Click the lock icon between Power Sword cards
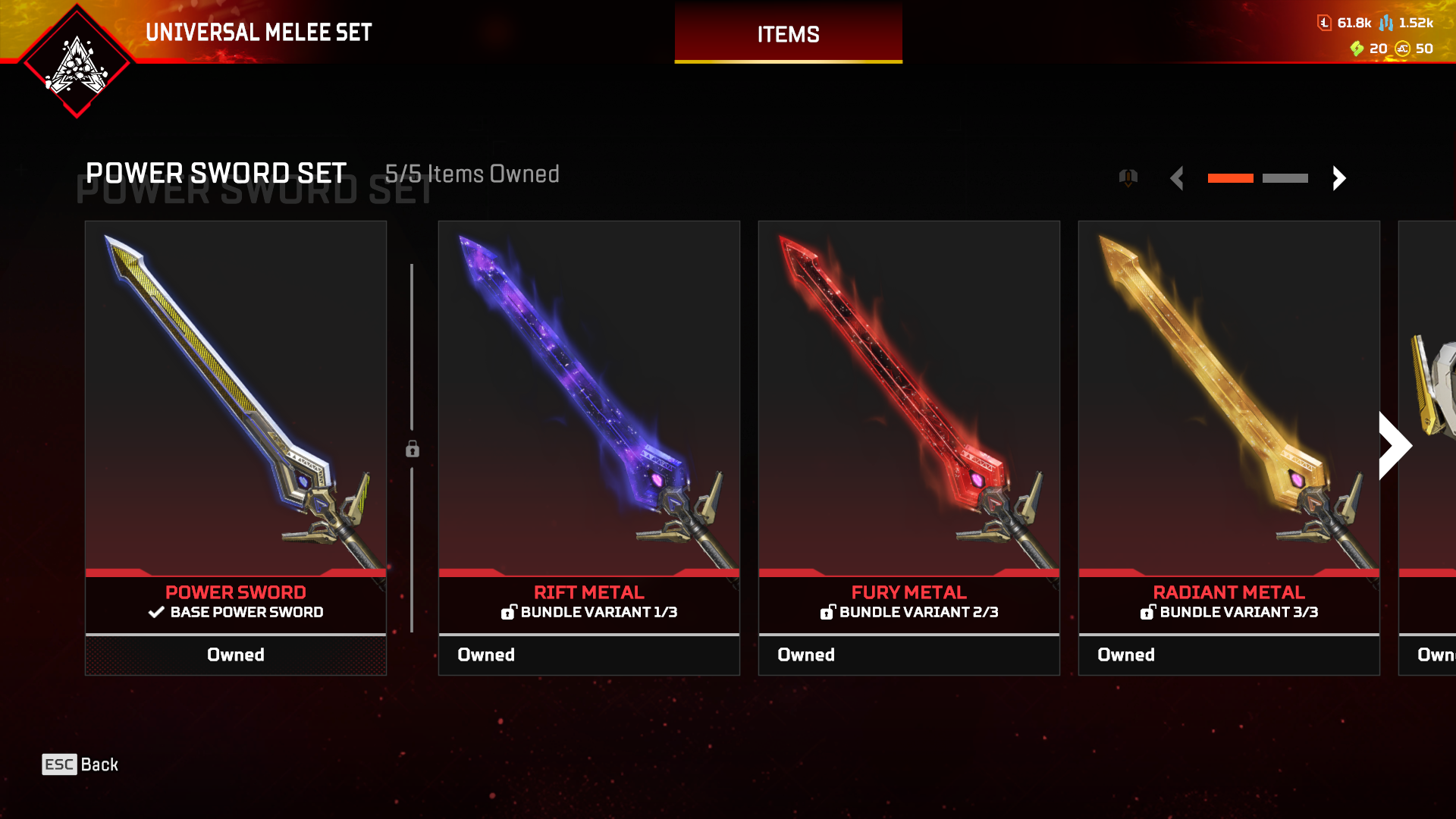 pyautogui.click(x=412, y=449)
